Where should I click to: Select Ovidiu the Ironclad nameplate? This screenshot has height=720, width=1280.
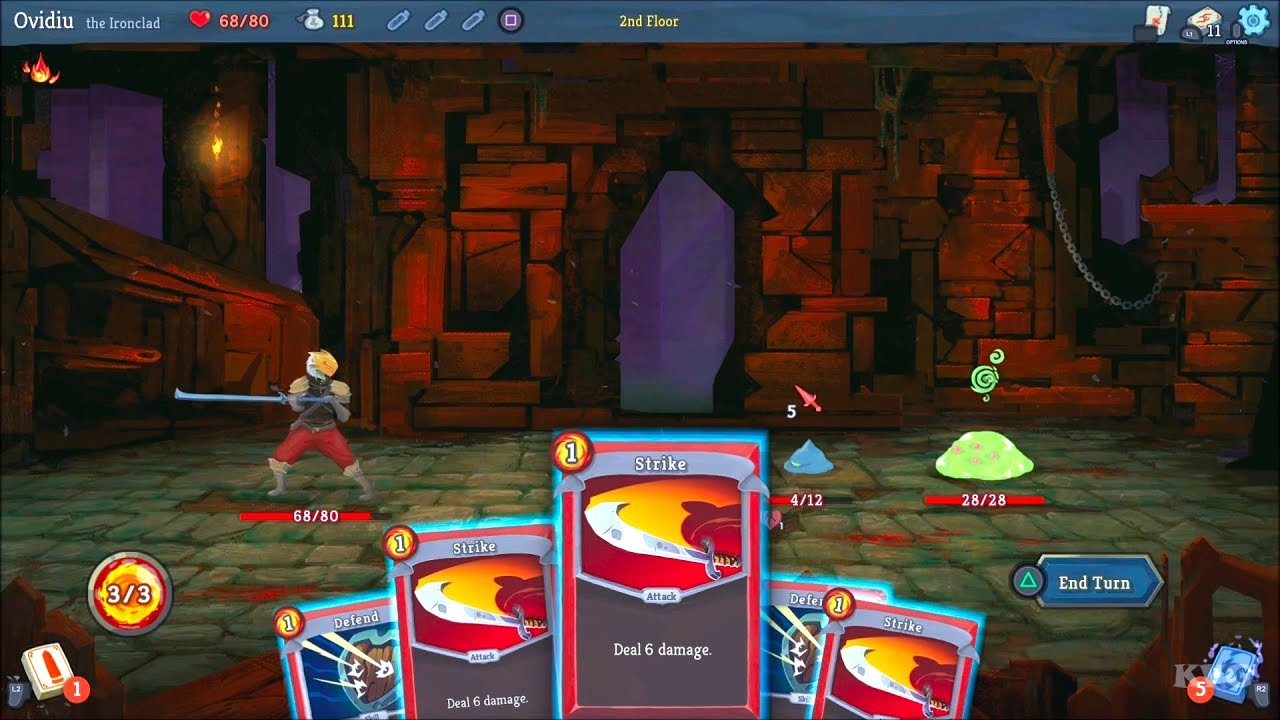(70, 19)
